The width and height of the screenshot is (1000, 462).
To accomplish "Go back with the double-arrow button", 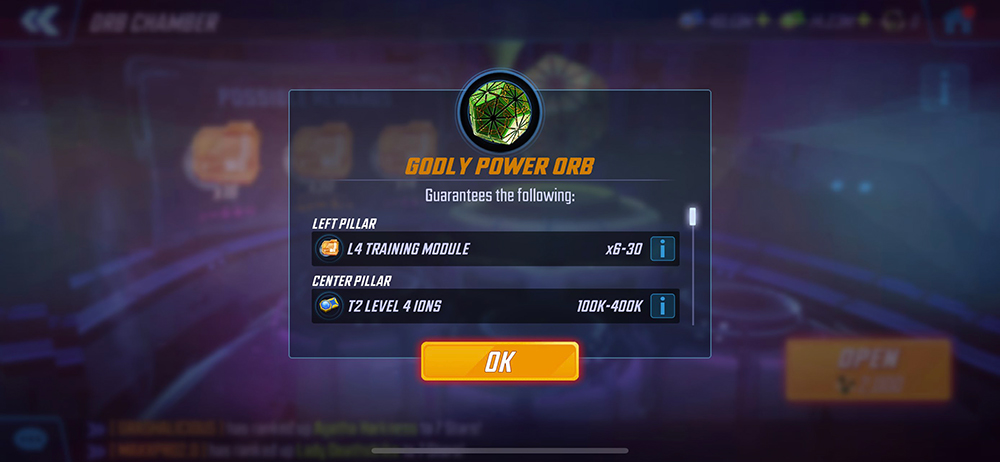I will point(38,20).
